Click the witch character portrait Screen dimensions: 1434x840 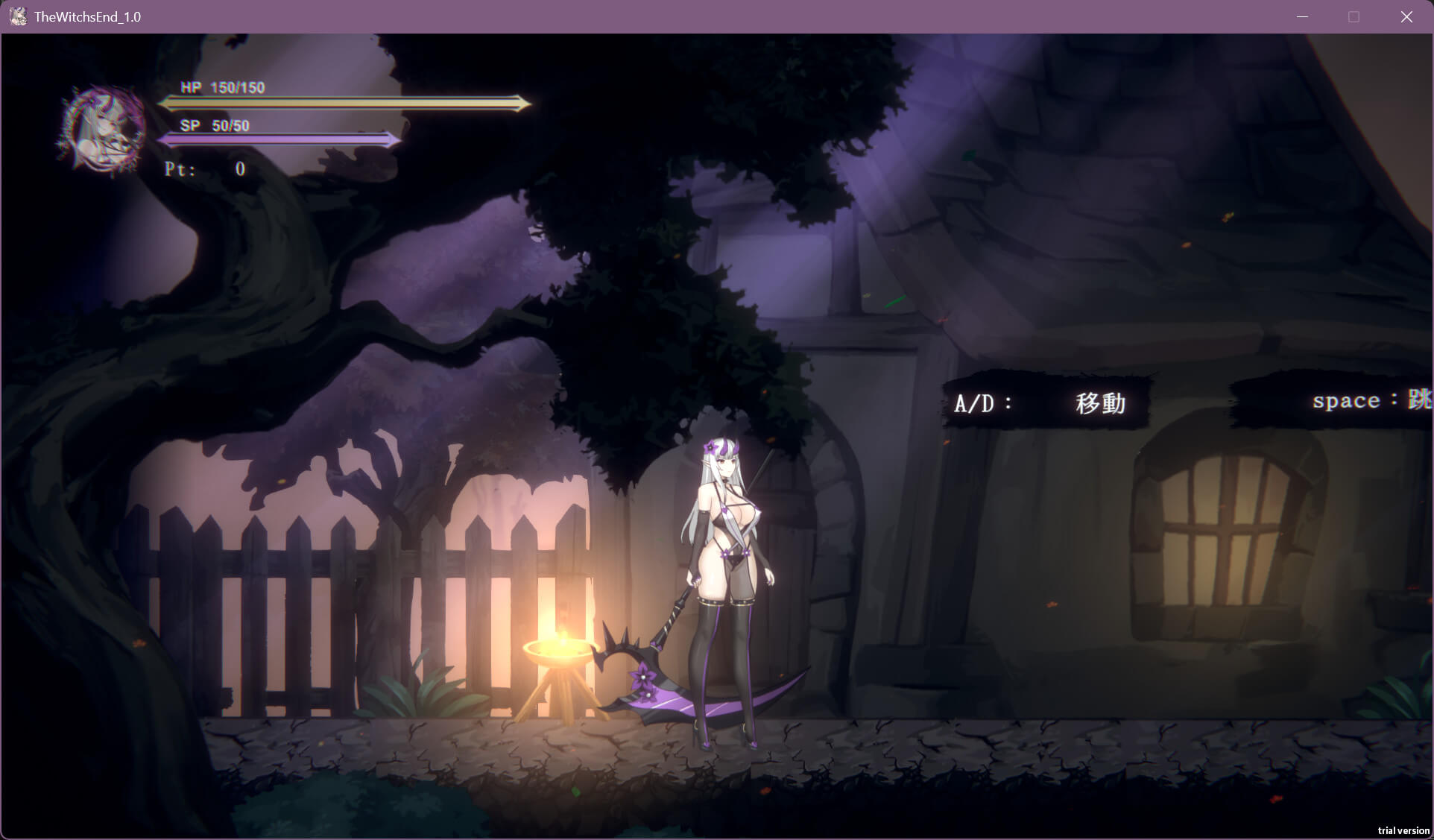coord(104,129)
